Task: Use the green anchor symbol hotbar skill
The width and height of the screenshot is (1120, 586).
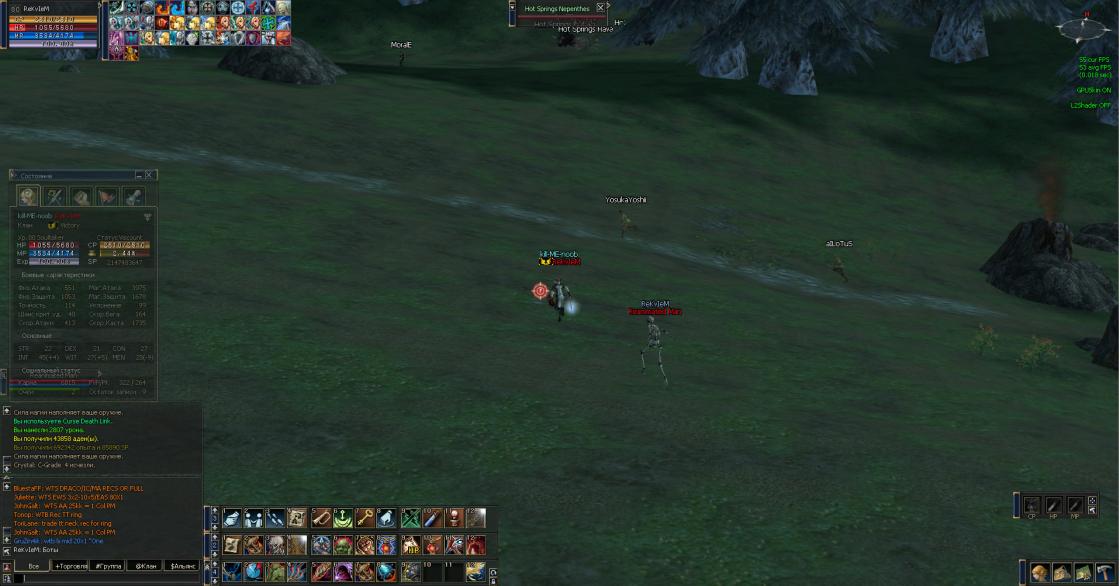Action: (x=343, y=518)
